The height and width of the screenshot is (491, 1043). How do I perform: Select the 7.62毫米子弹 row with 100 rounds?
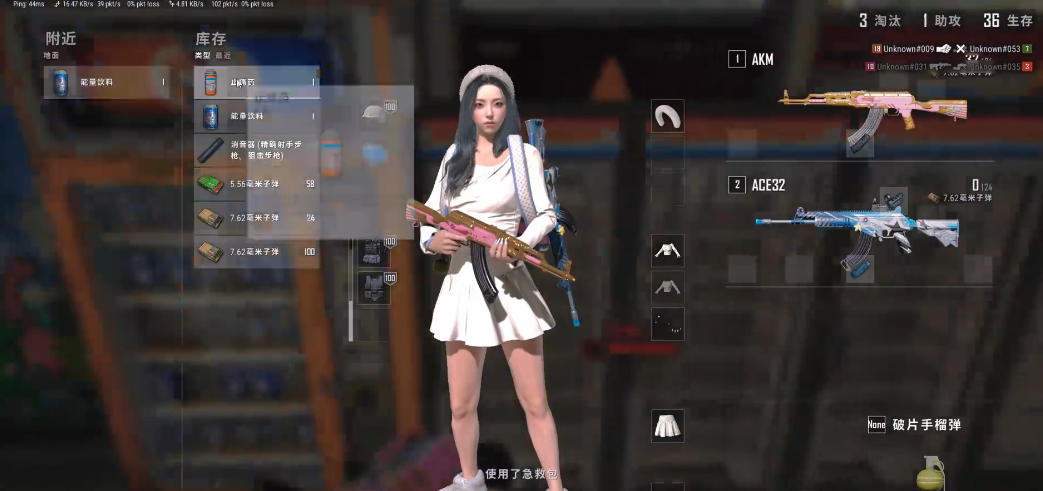(x=256, y=251)
